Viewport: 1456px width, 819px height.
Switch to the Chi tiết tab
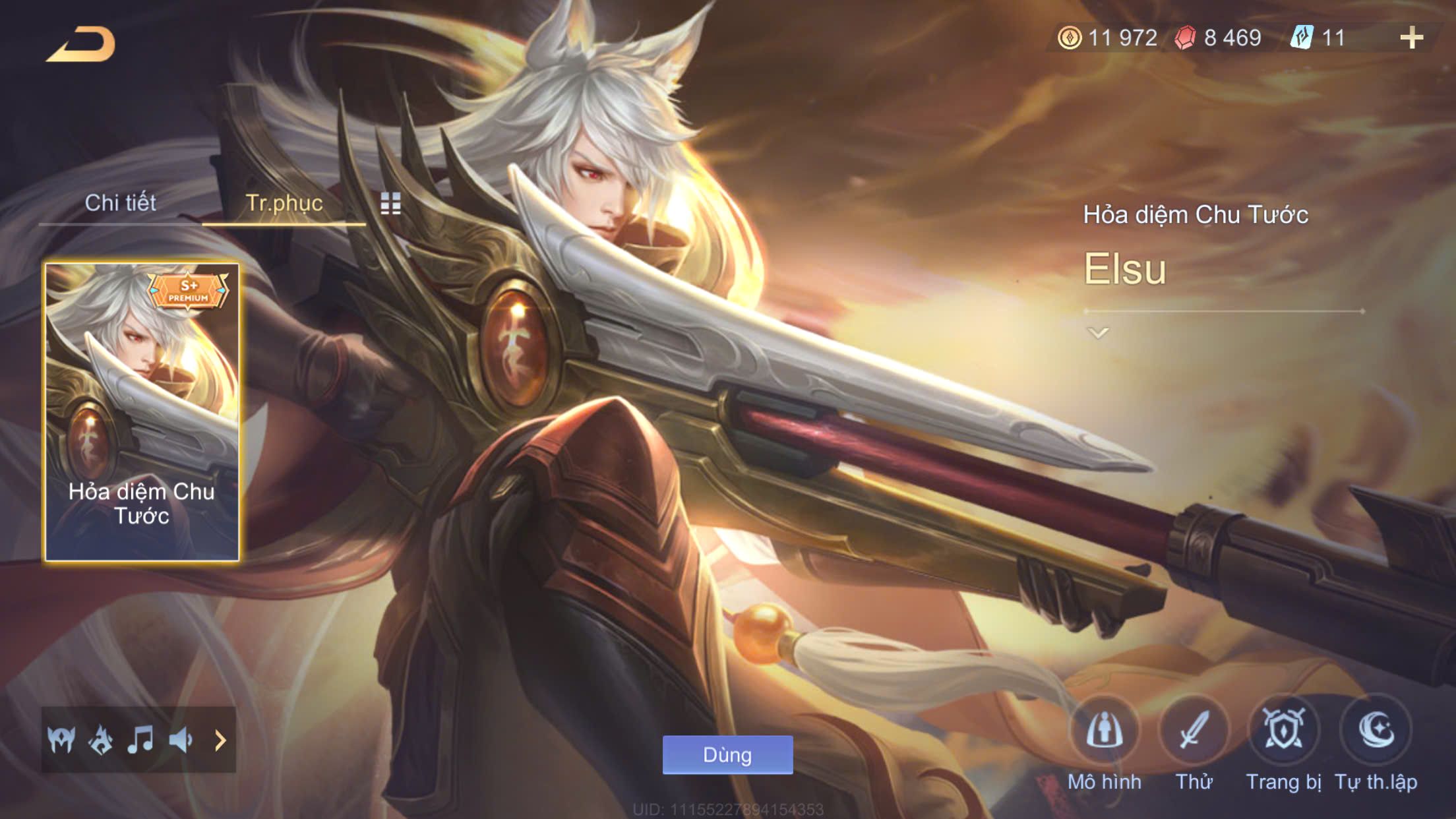120,203
